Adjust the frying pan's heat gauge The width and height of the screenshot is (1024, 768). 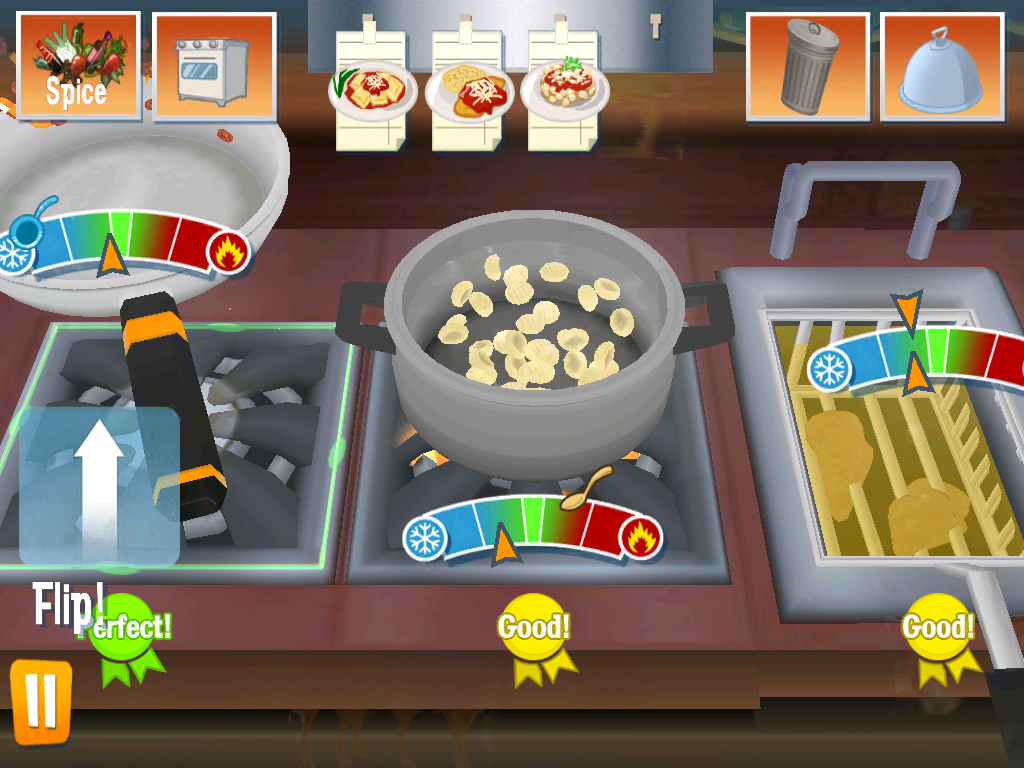[x=125, y=240]
